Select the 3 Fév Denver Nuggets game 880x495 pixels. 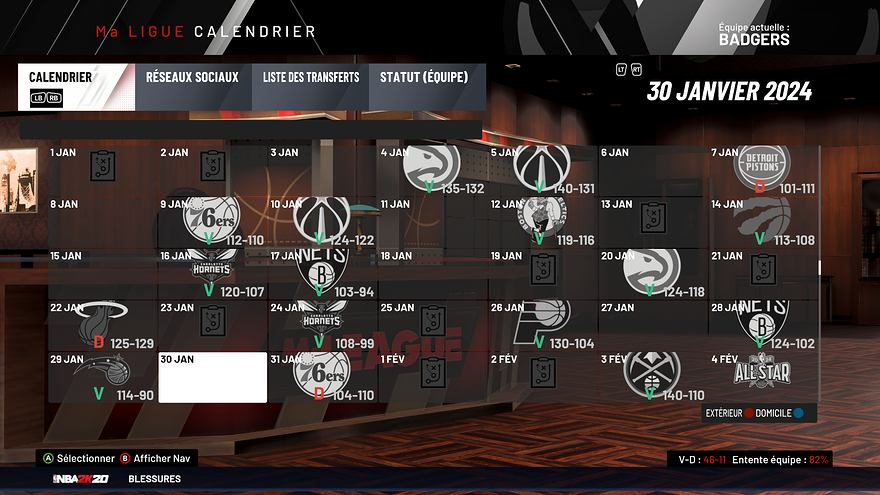coord(653,377)
